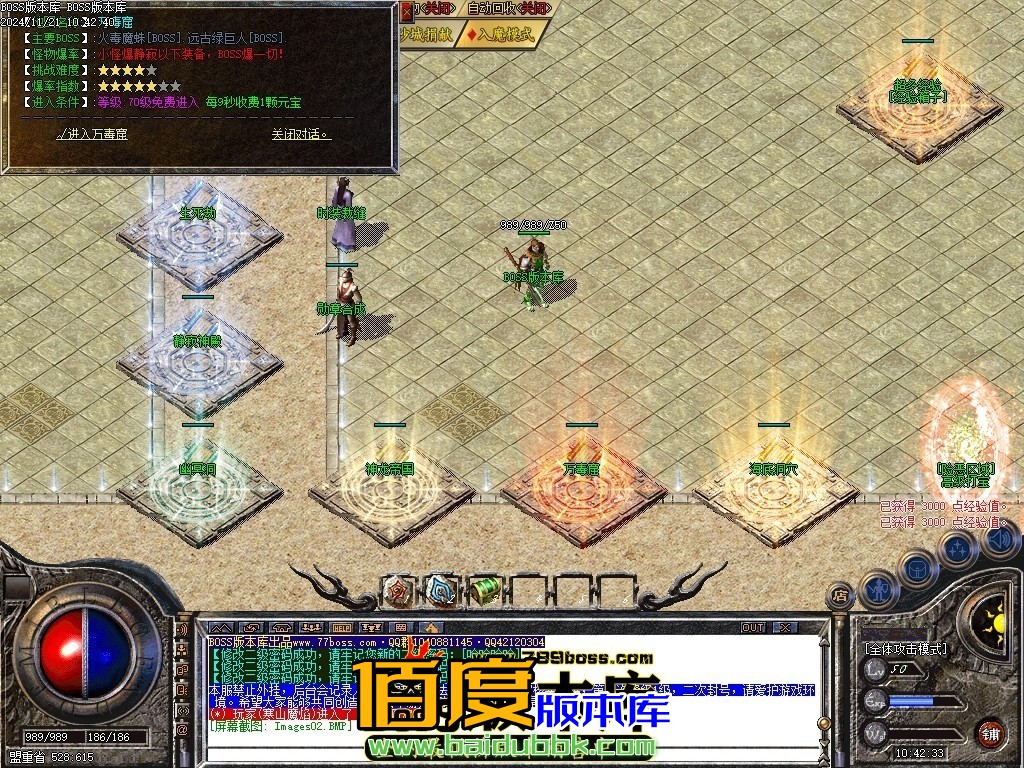
Task: Open the 店 shop button
Action: pos(841,596)
